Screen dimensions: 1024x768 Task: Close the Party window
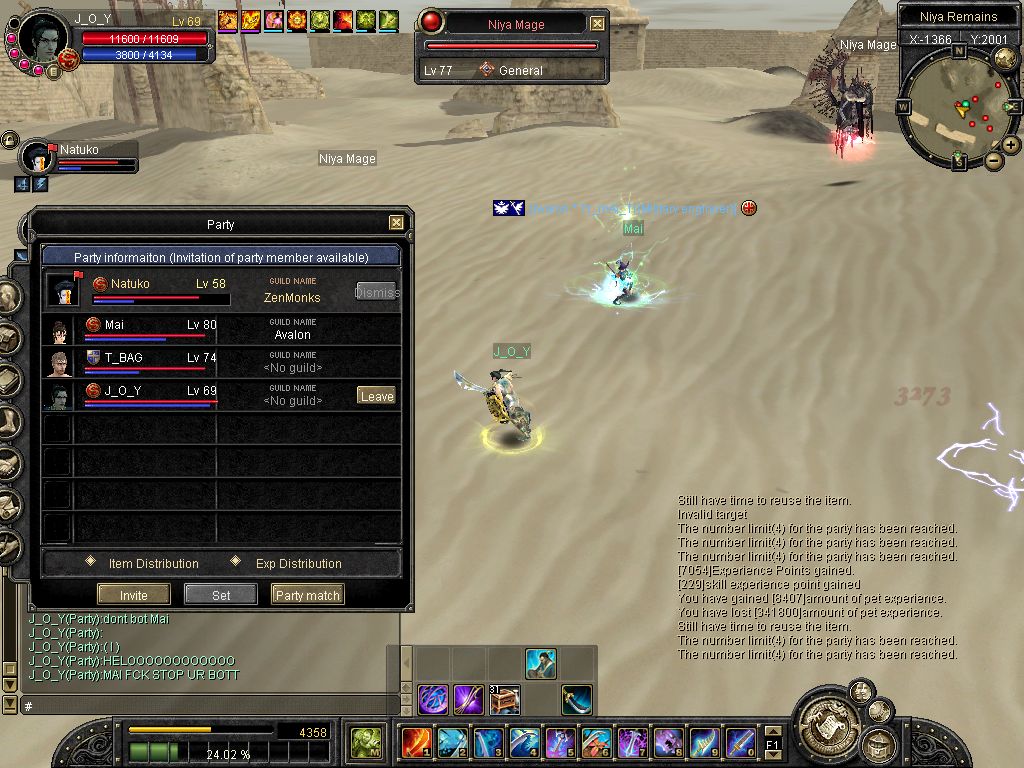396,223
